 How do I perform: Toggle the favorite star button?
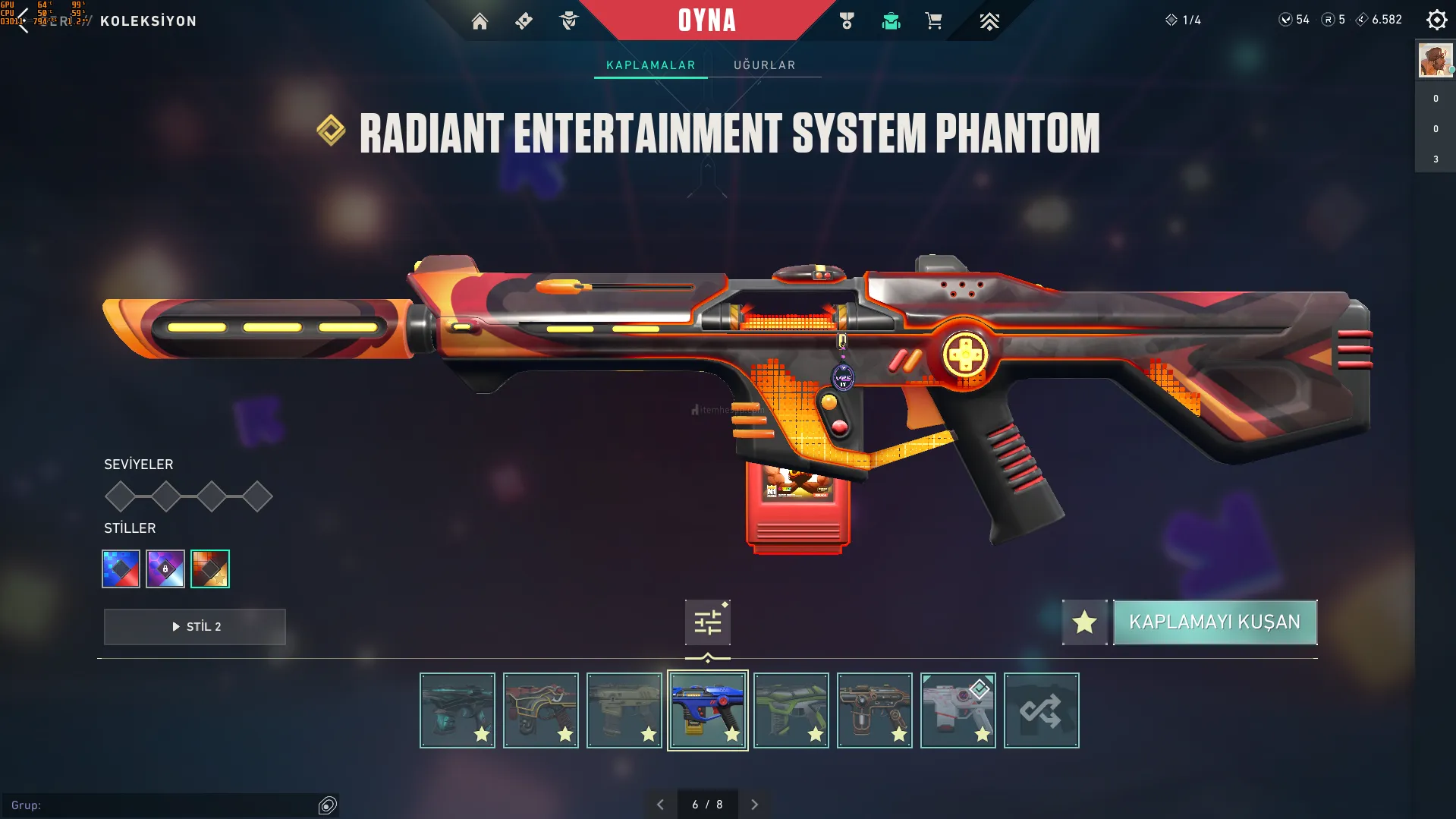pyautogui.click(x=1084, y=622)
